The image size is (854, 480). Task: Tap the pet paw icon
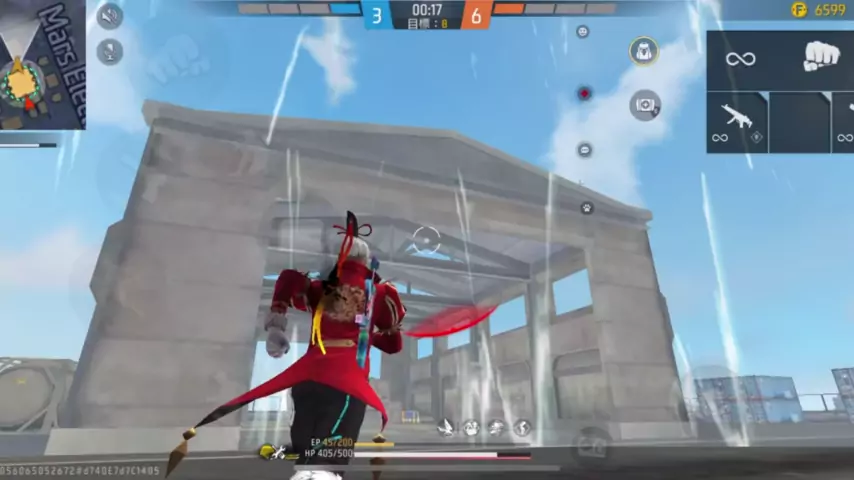[587, 208]
